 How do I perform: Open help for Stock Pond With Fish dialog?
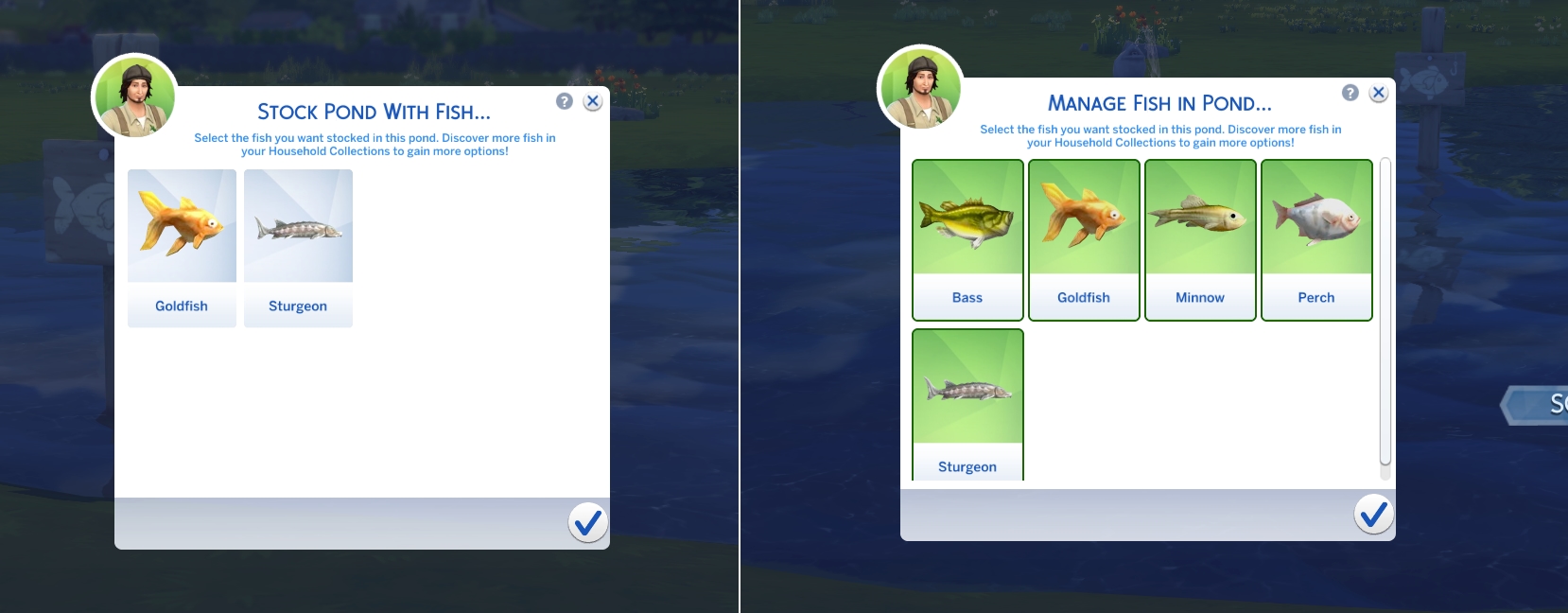(565, 101)
